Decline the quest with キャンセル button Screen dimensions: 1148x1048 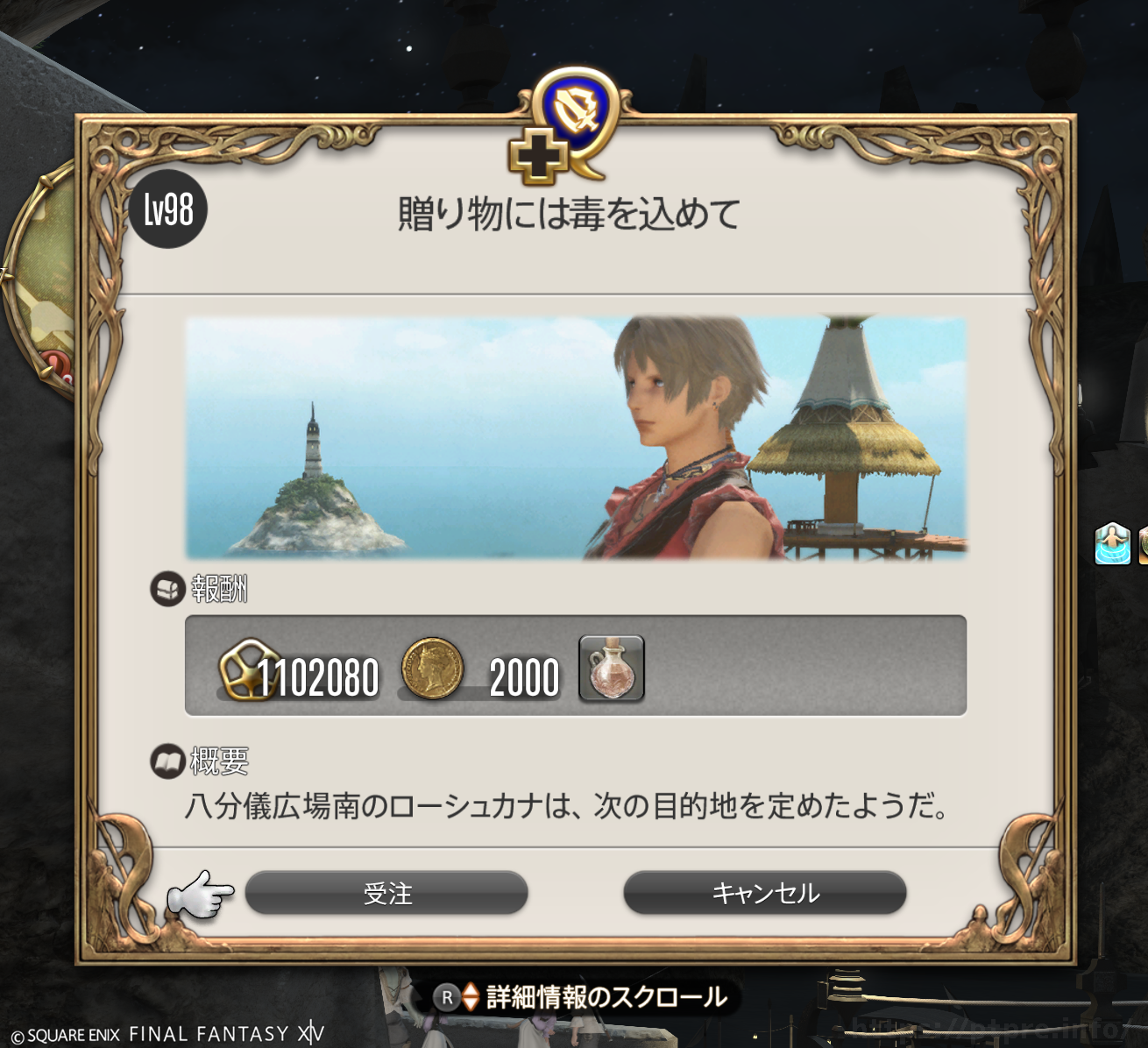[764, 893]
